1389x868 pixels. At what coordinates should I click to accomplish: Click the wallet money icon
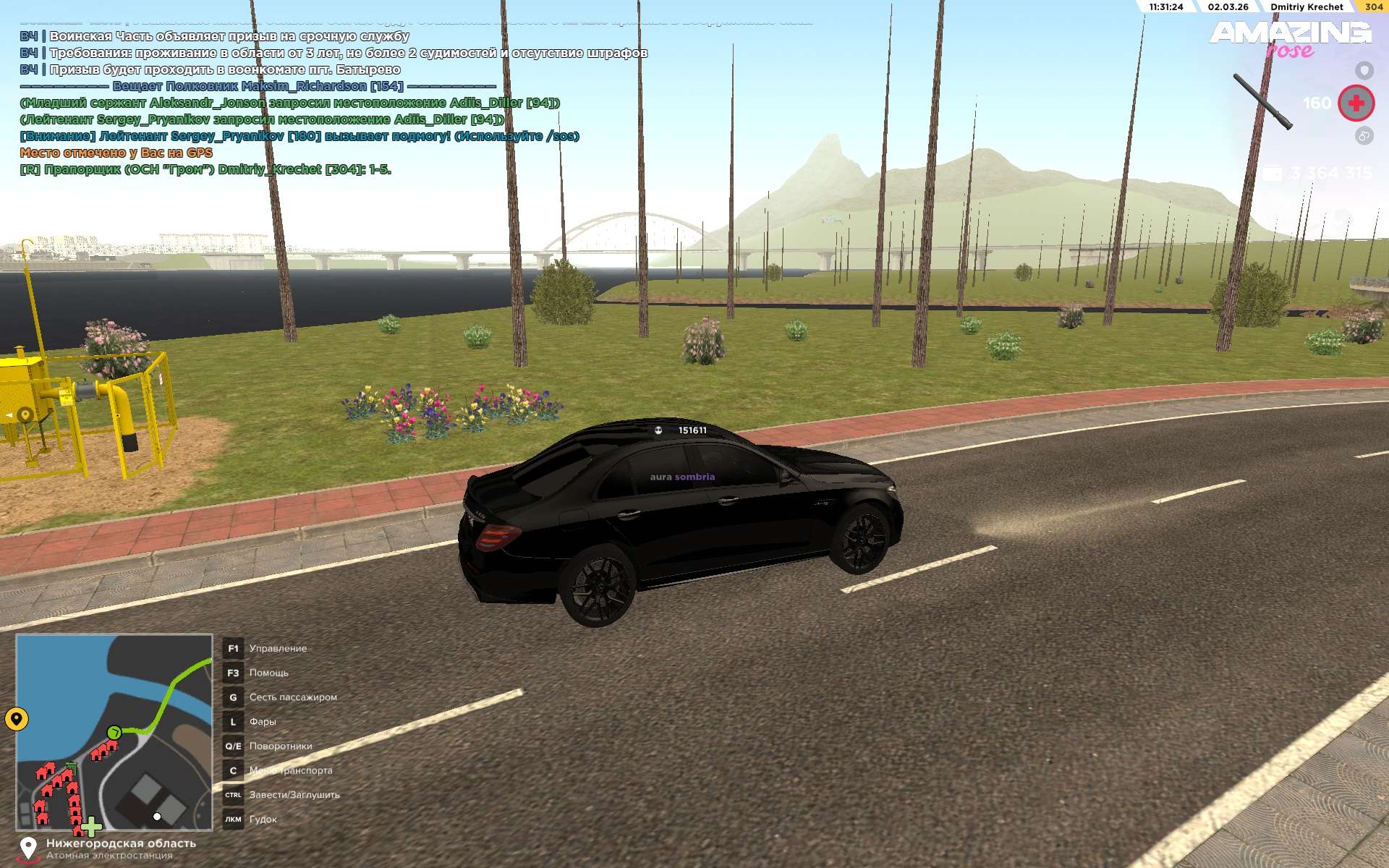tap(1273, 173)
